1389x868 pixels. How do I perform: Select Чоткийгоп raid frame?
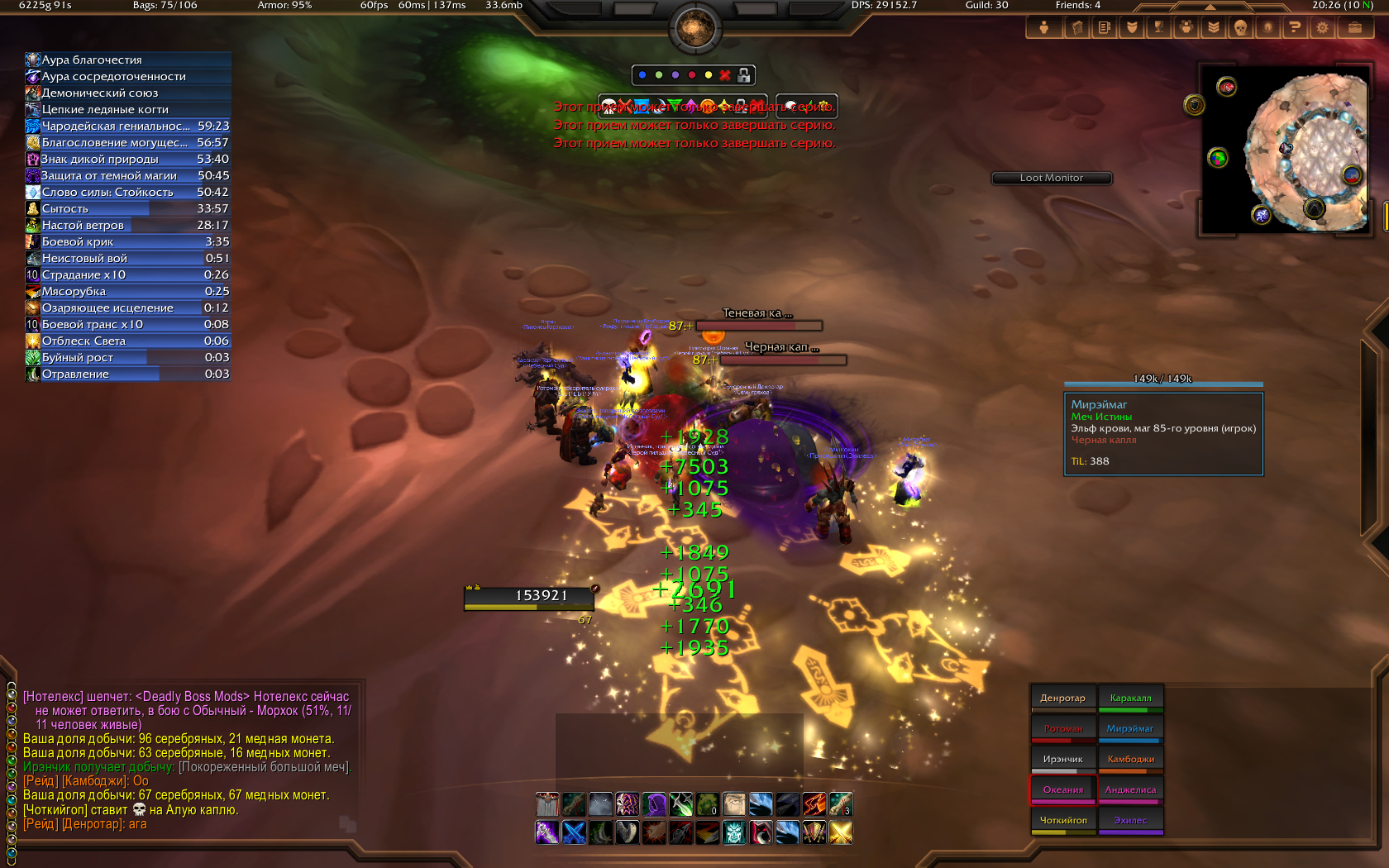1062,821
